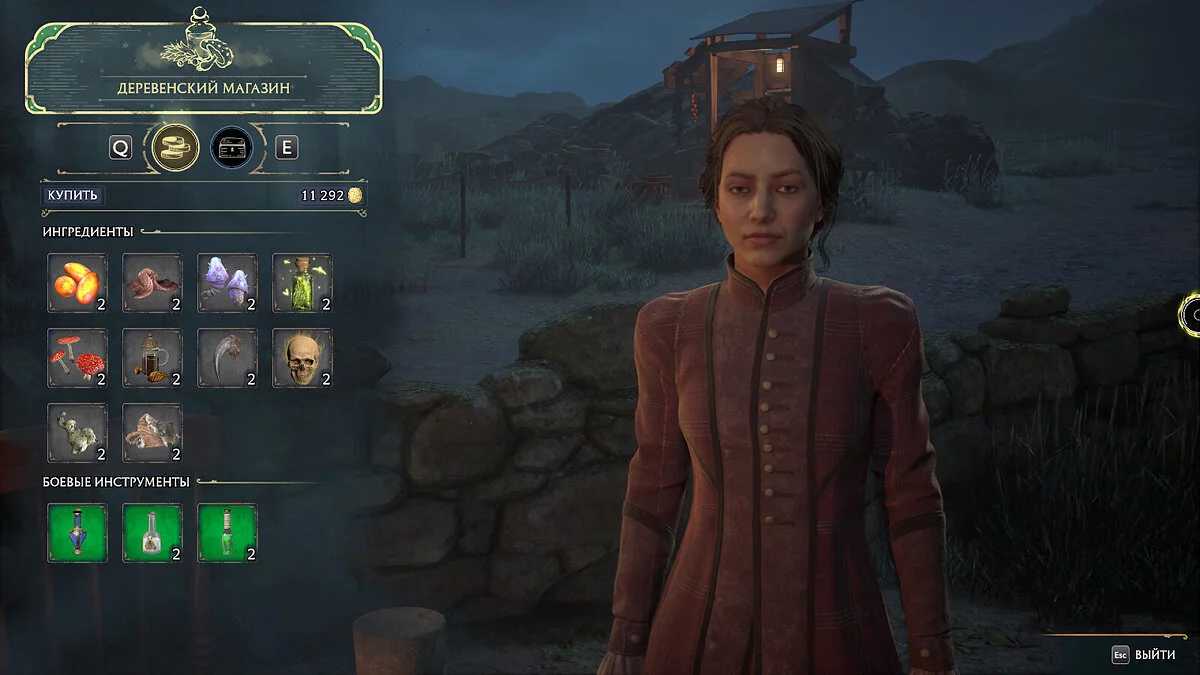The height and width of the screenshot is (675, 1200).
Task: Select the blue potion combat tool
Action: click(x=77, y=533)
